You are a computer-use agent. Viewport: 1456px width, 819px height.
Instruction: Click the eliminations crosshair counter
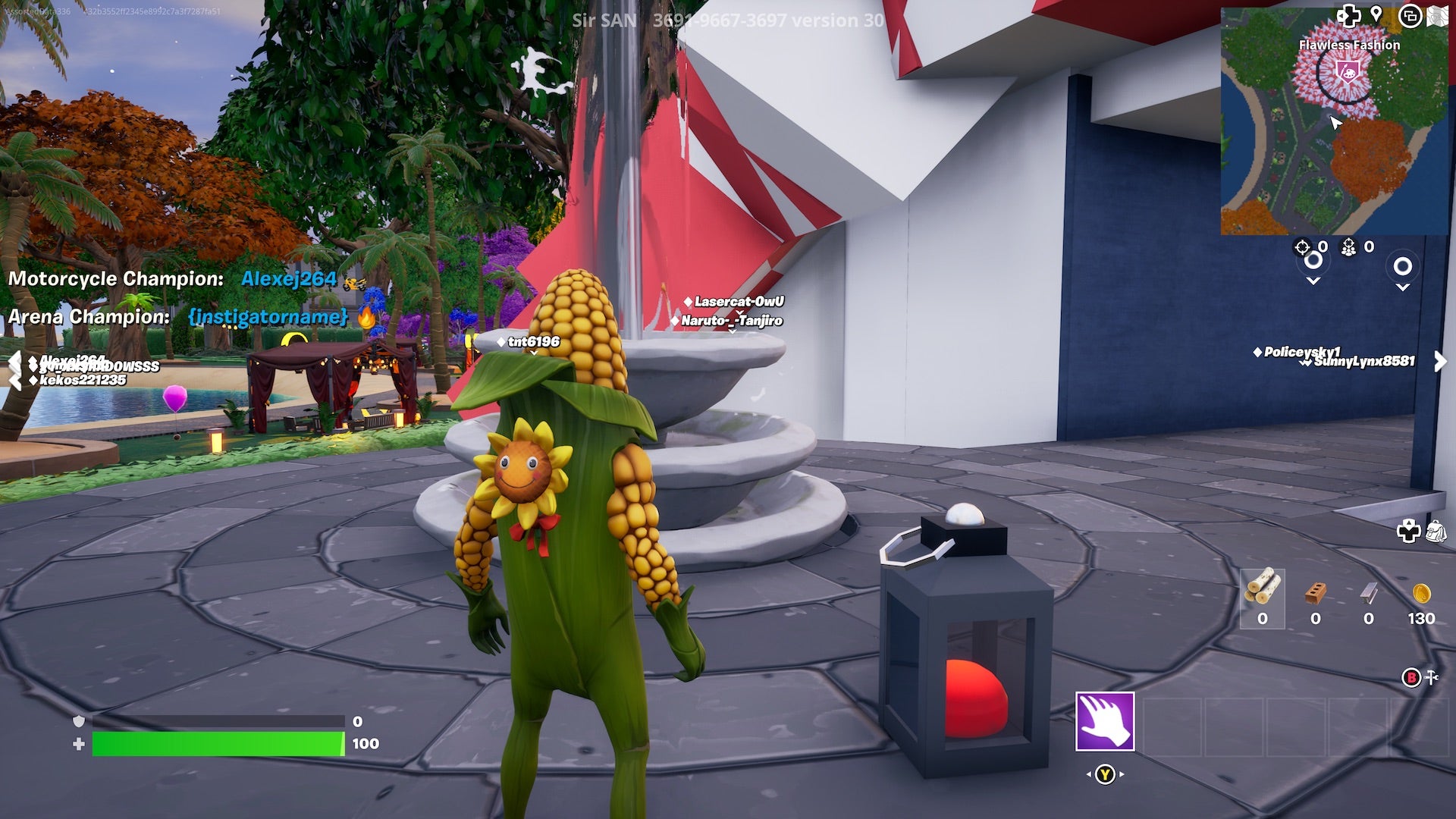point(1301,246)
